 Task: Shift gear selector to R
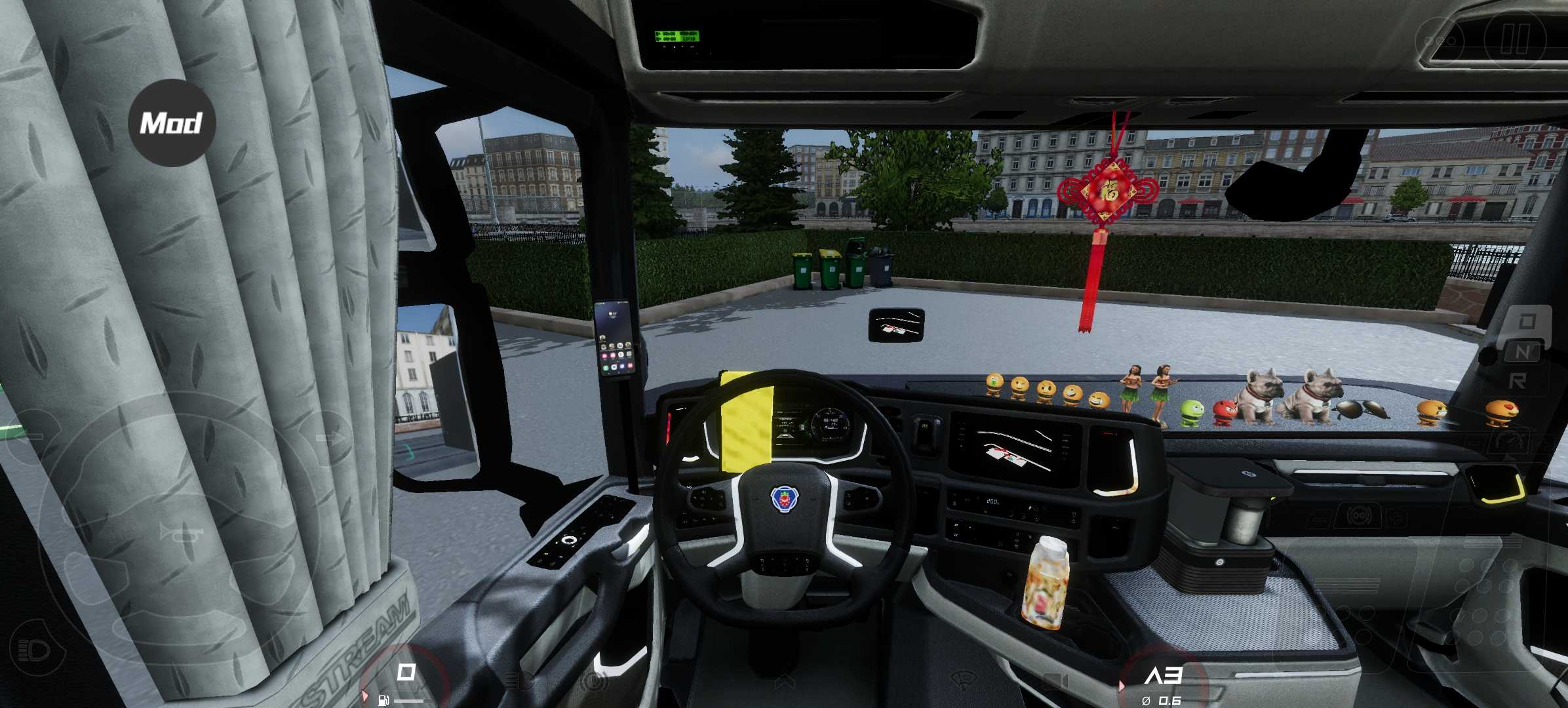[x=1518, y=381]
